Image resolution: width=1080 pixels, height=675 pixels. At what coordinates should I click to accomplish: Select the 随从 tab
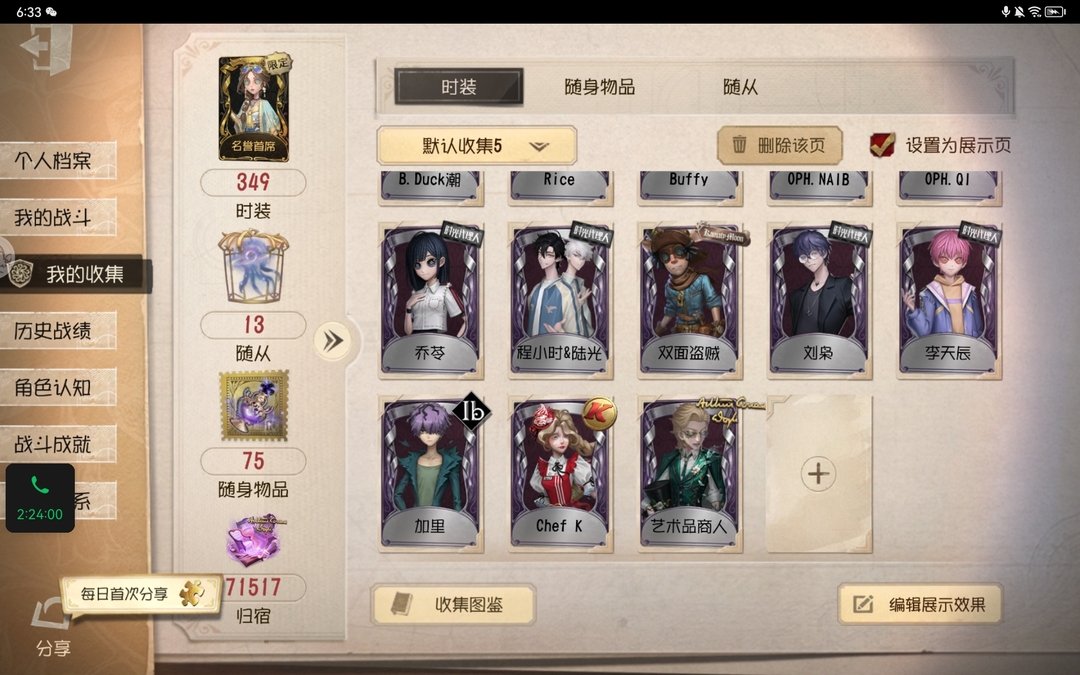740,87
